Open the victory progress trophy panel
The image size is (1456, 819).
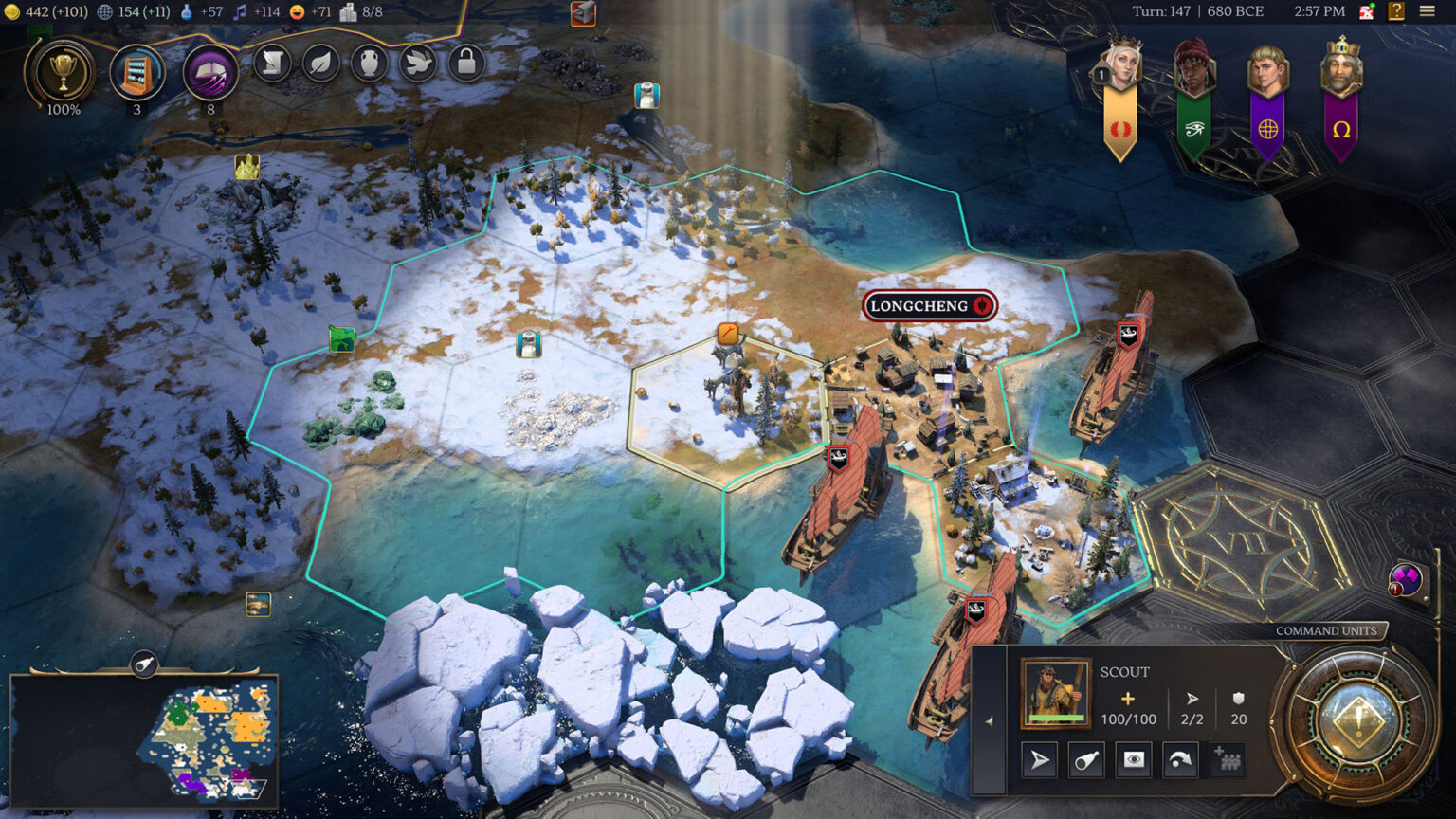pyautogui.click(x=63, y=74)
